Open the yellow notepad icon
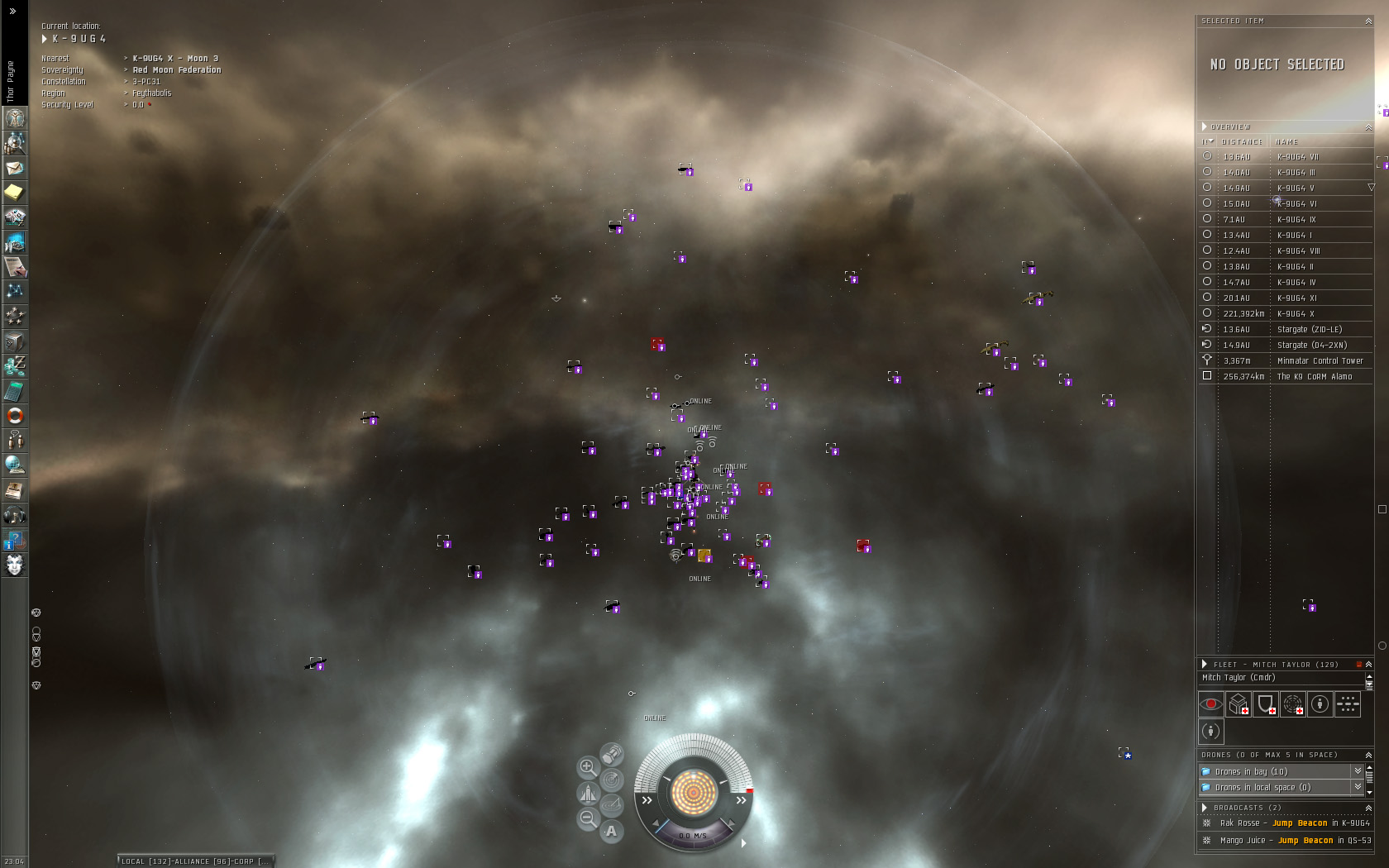 point(15,193)
